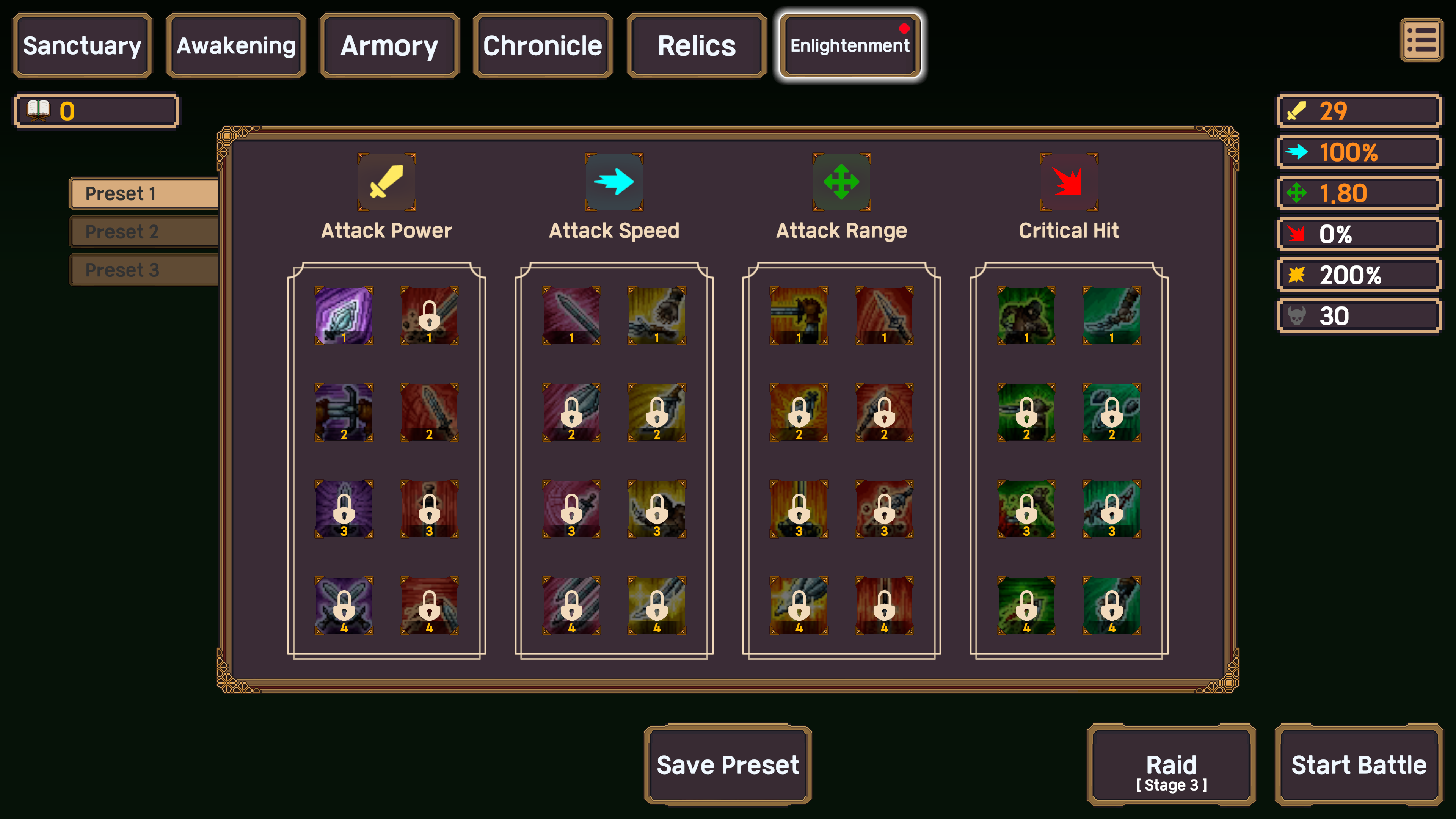Click the green Attack Range arrows icon
The width and height of the screenshot is (1456, 819).
(841, 182)
